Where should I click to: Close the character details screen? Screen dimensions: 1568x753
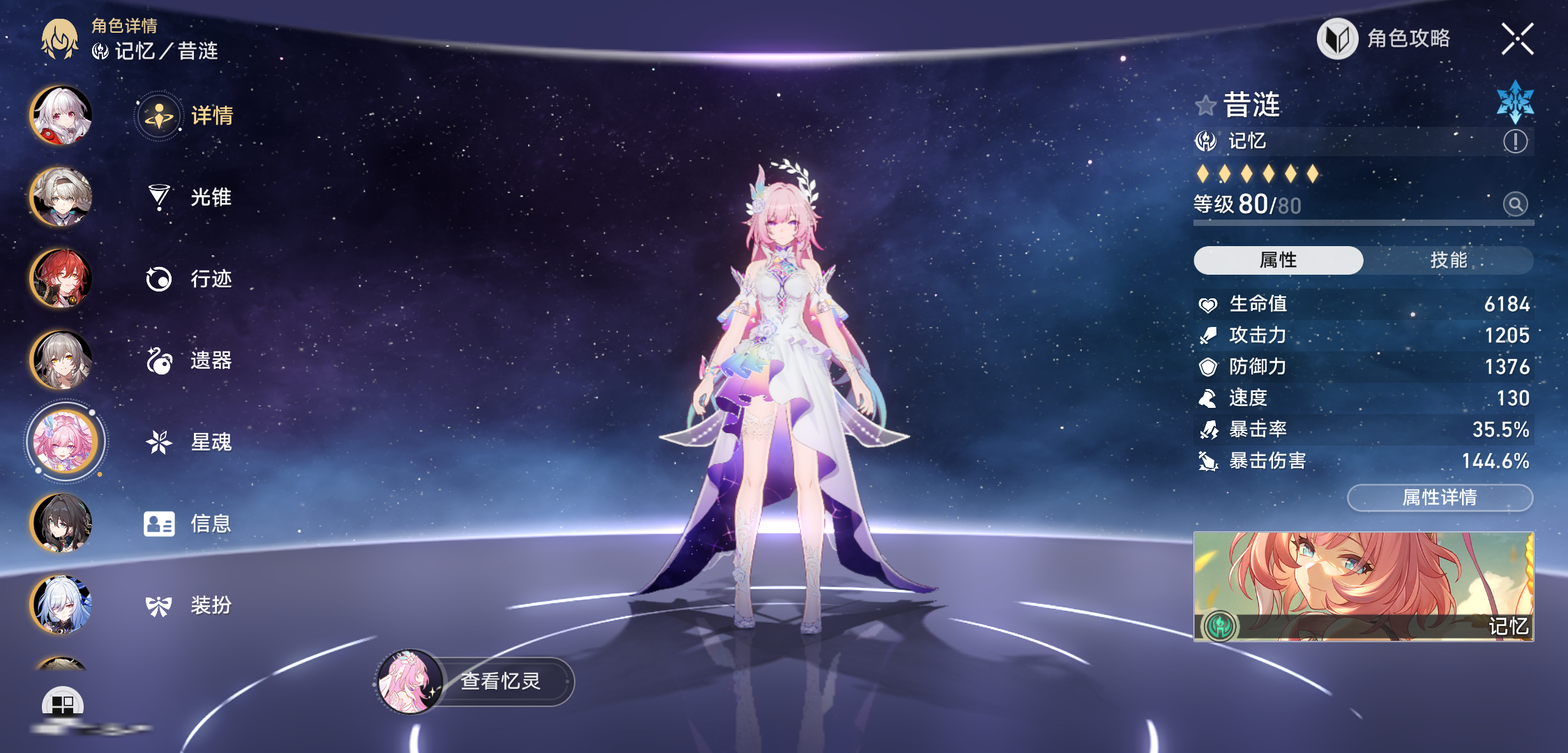coord(1517,38)
